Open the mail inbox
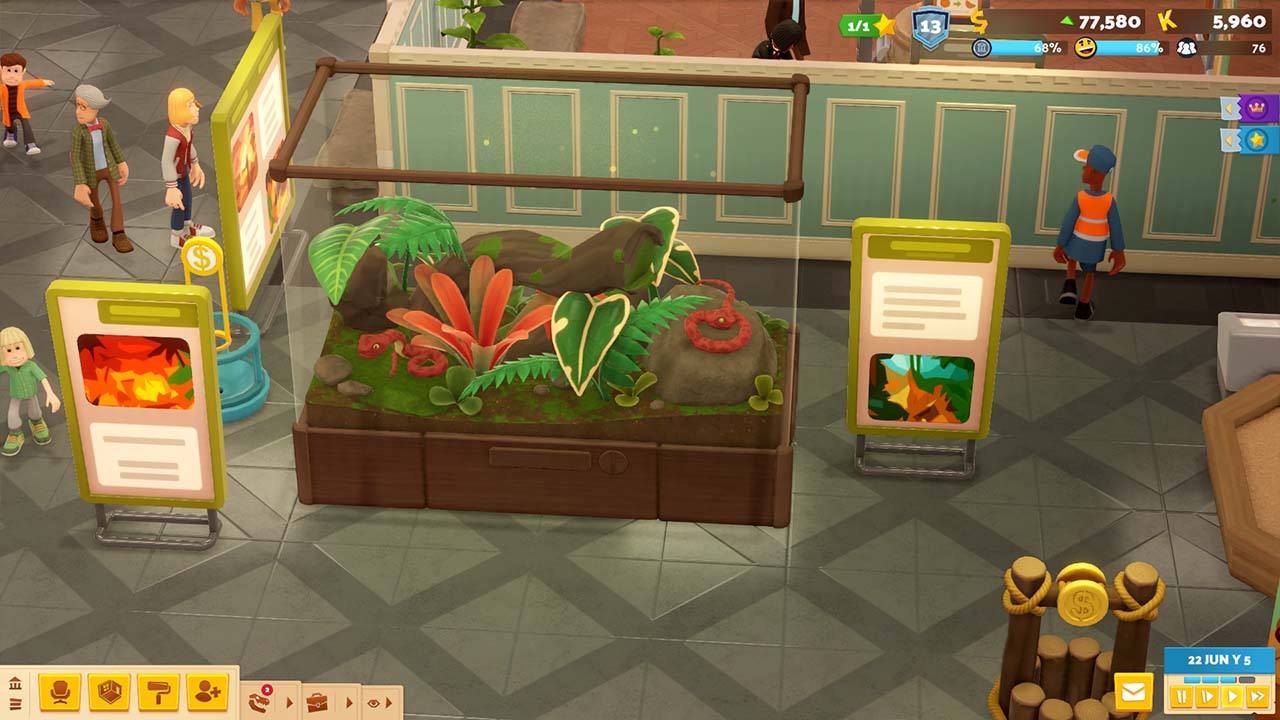Screen dimensions: 1280x720 coord(1133,692)
